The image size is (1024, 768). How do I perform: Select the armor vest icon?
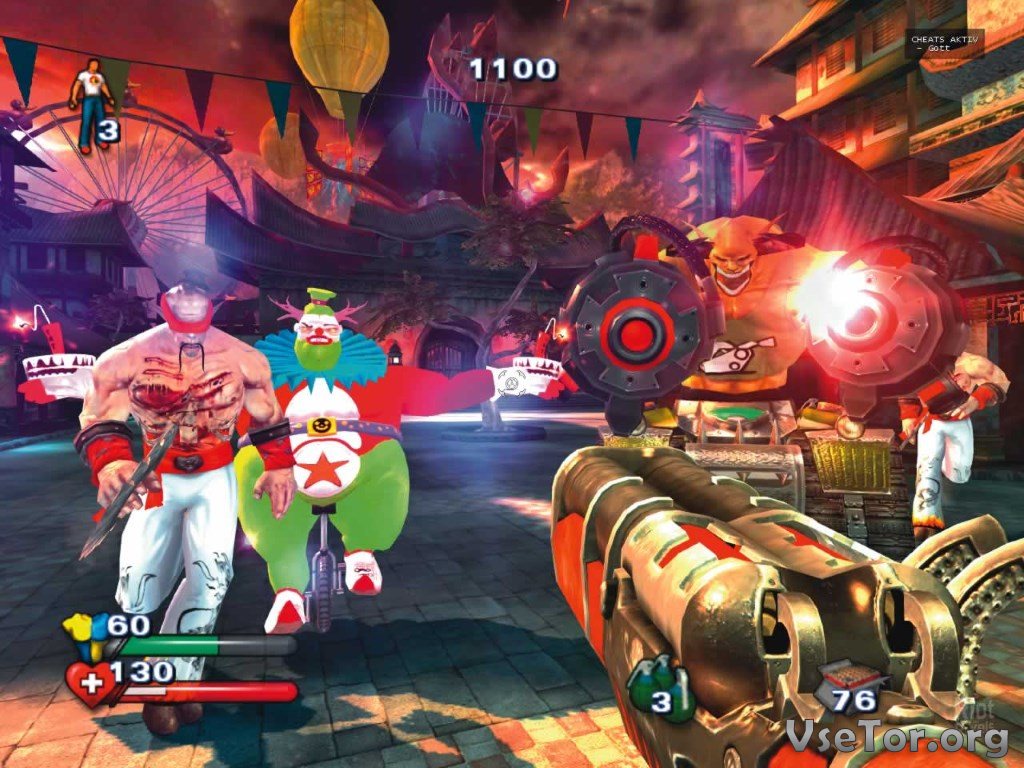tap(82, 636)
